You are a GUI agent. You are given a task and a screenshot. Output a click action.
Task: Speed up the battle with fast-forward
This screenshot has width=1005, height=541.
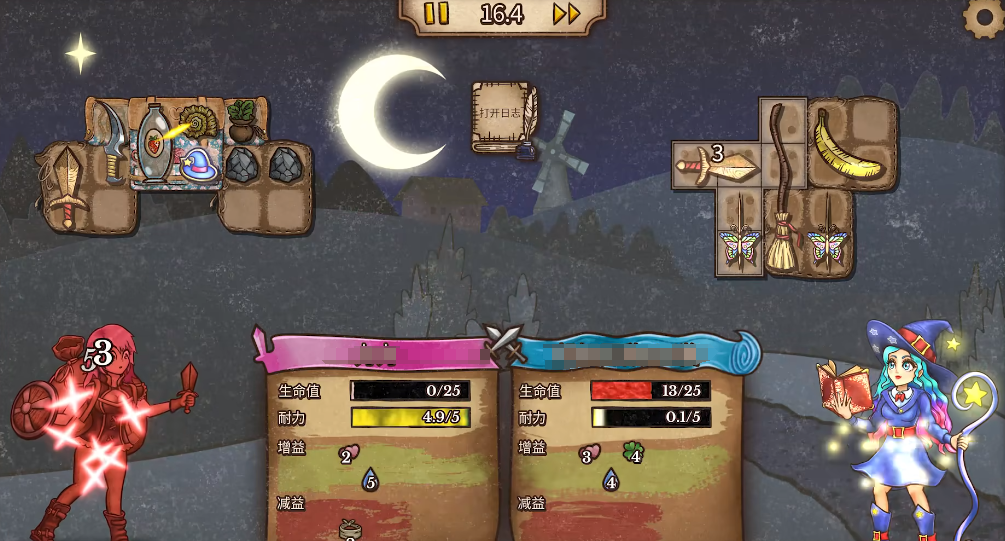[x=566, y=14]
